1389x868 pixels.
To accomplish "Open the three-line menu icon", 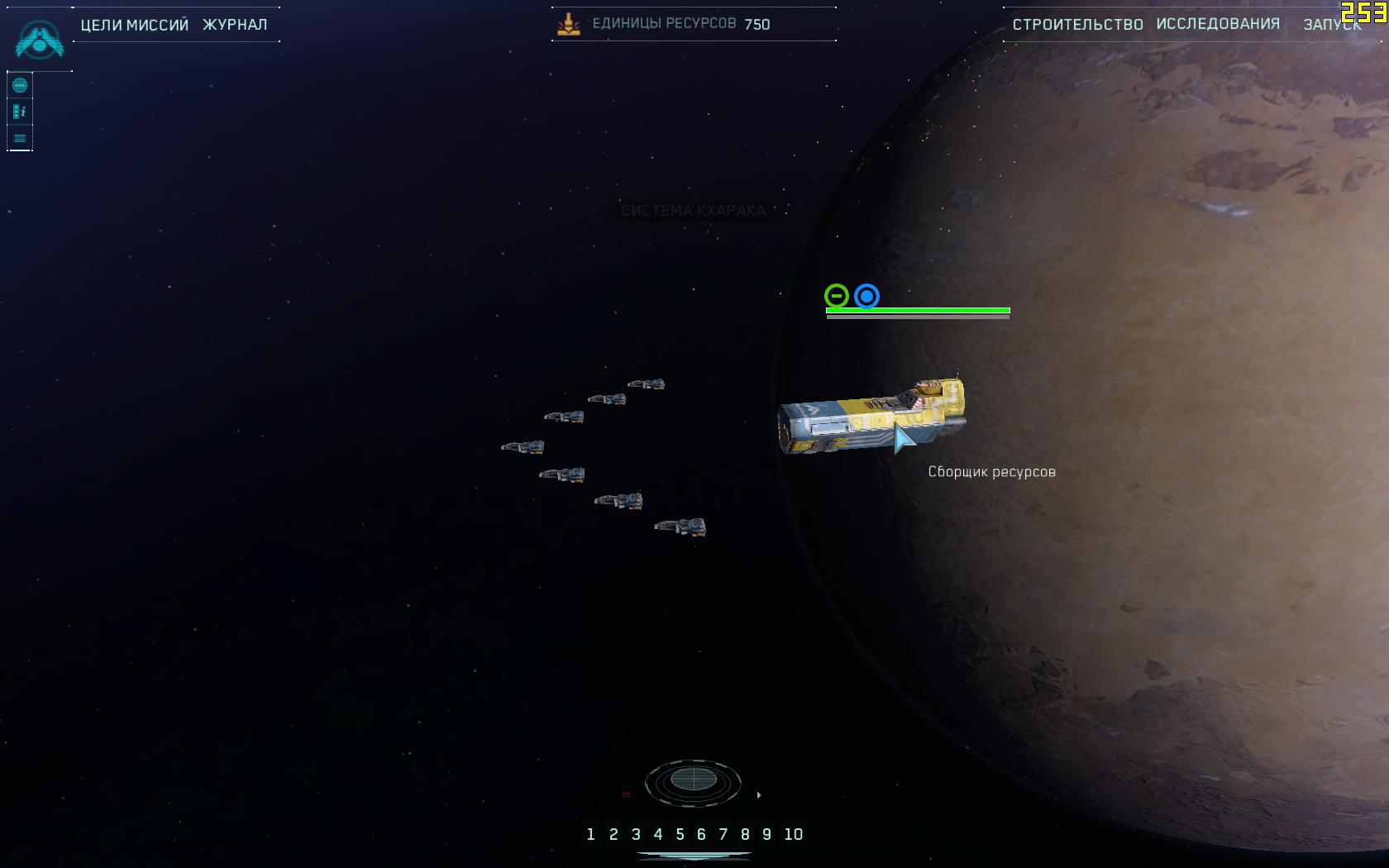I will (20, 138).
